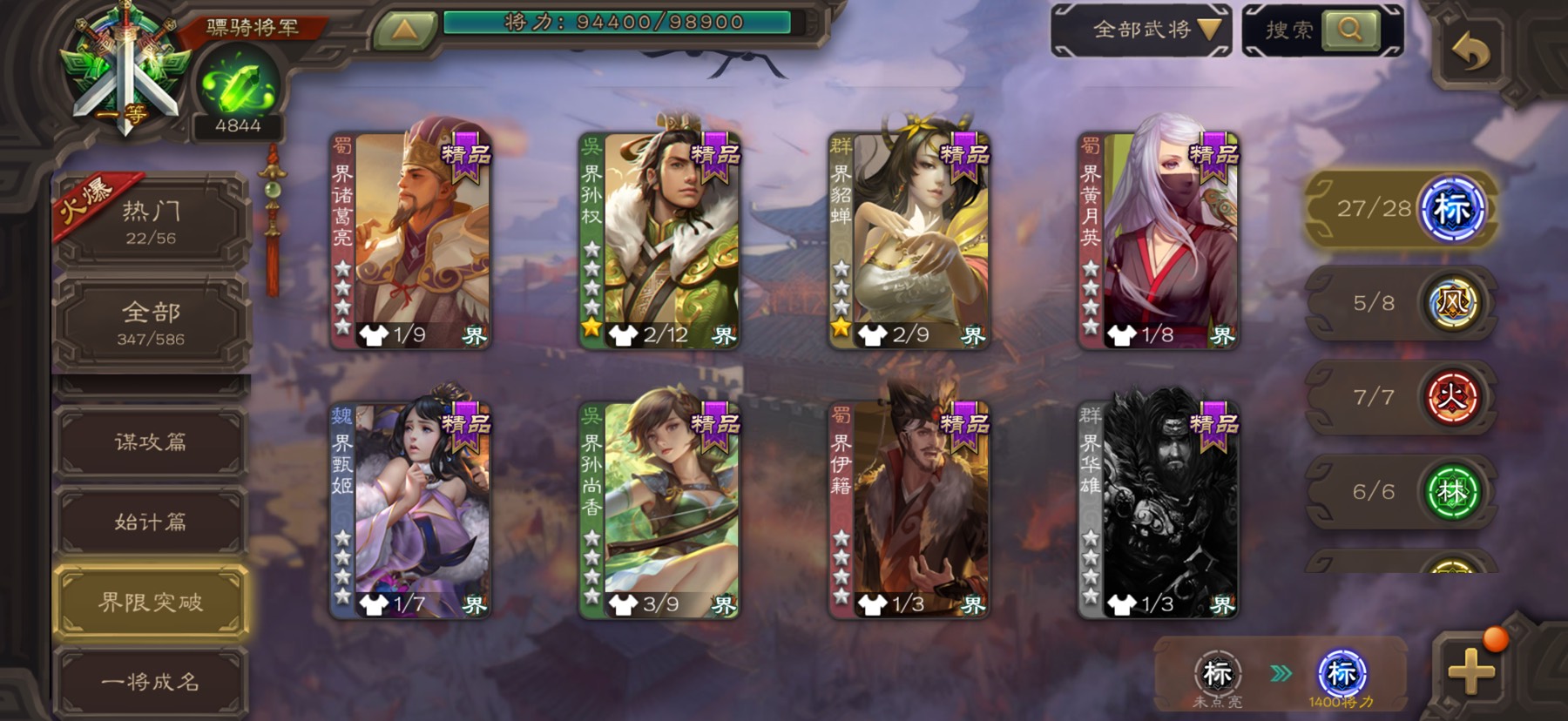Select the 界诸葛亮 general card

410,241
